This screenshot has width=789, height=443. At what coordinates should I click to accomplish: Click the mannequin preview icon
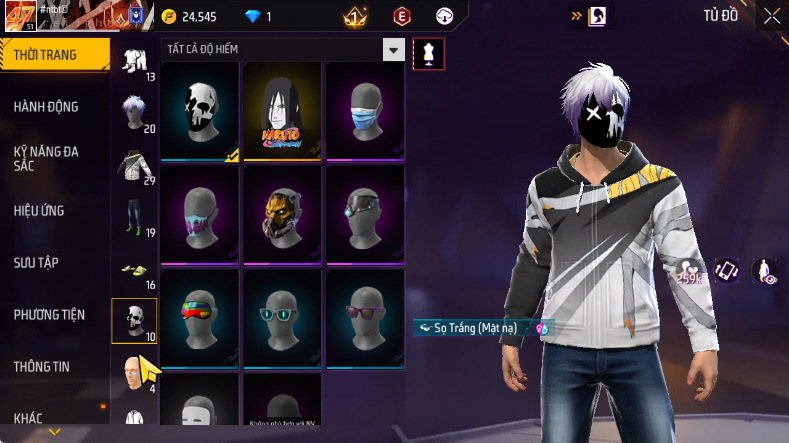click(429, 54)
